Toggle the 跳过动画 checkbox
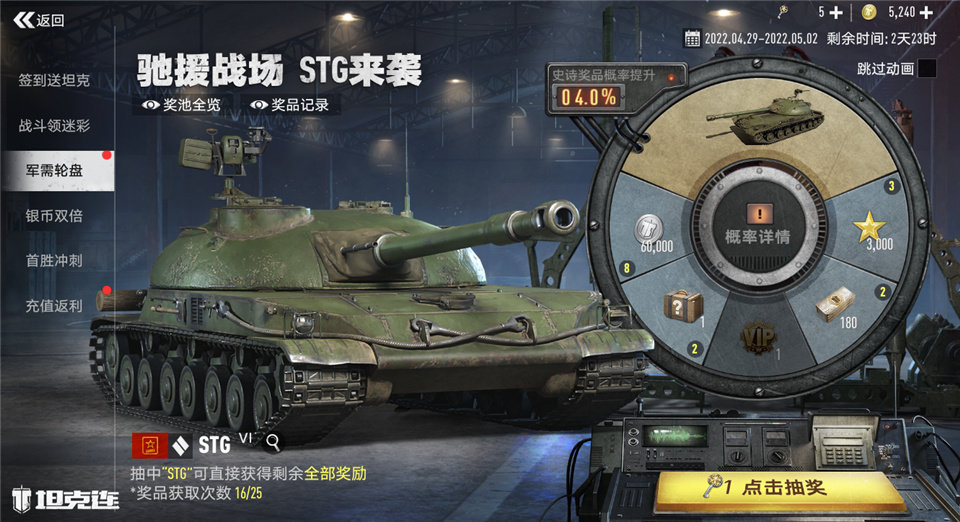 point(927,69)
